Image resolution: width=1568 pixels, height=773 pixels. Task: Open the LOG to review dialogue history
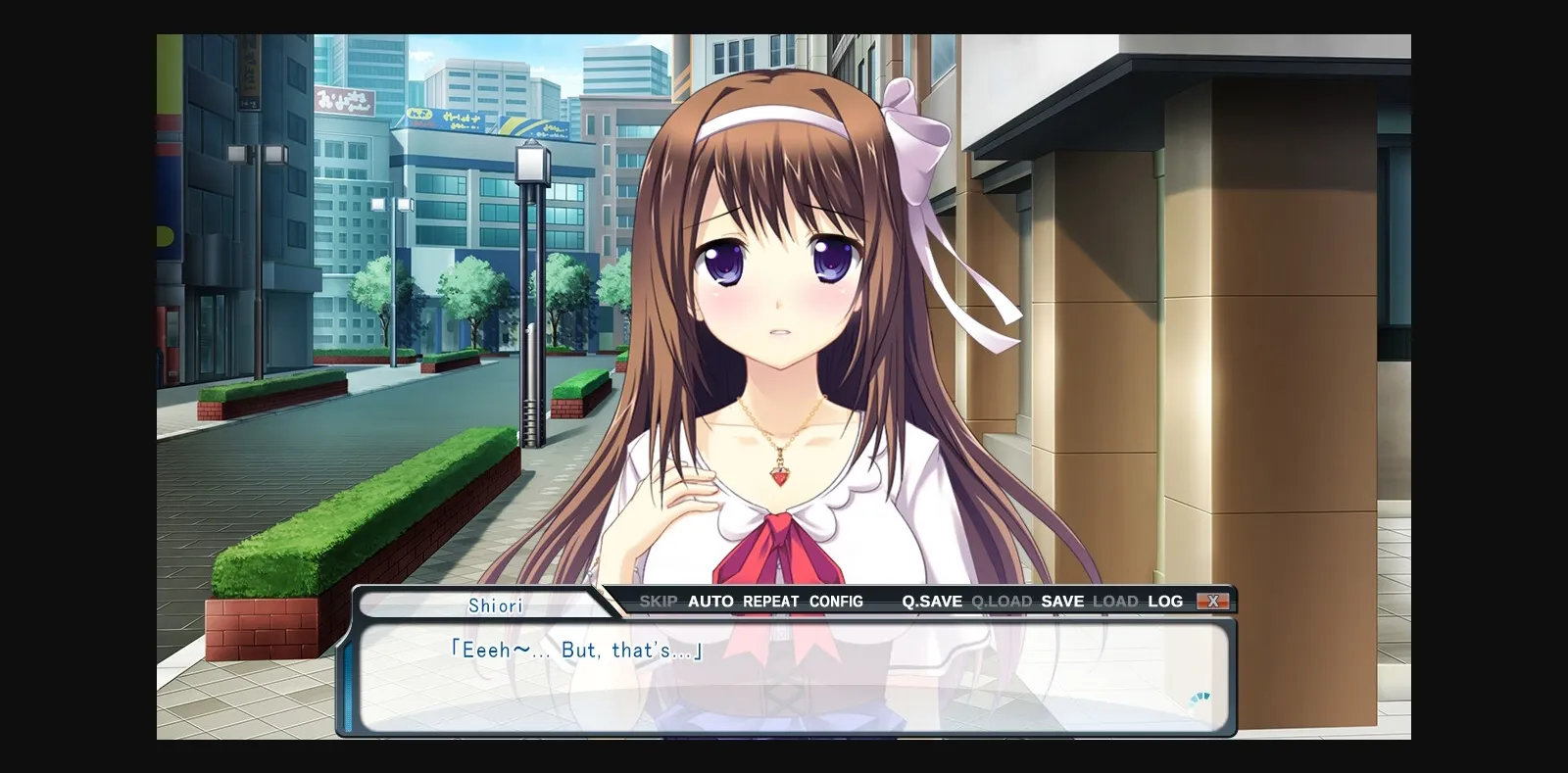point(1165,601)
